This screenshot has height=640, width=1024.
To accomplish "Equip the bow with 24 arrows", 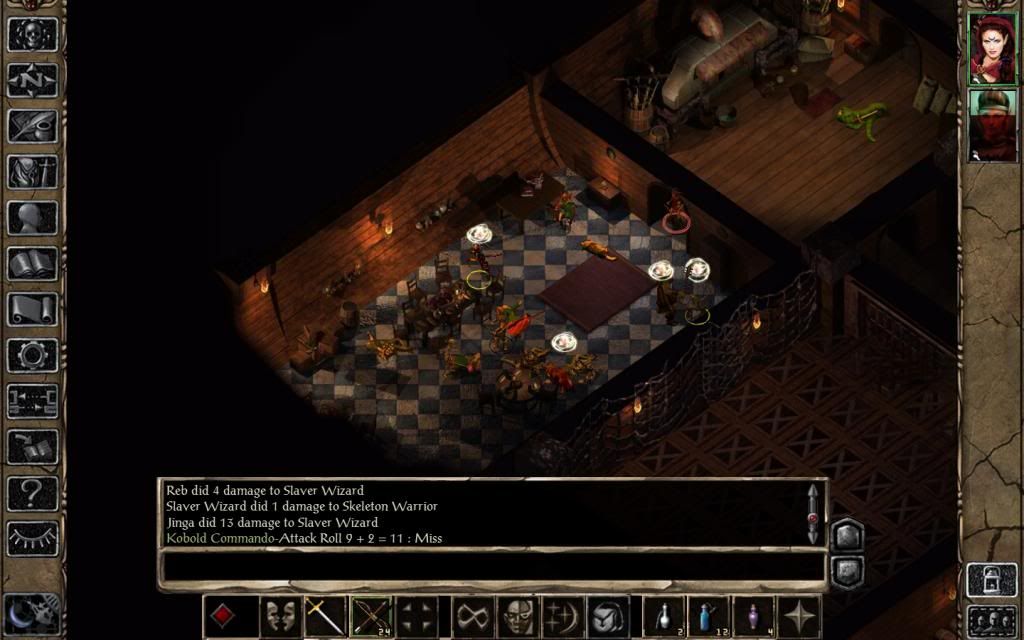I will click(x=371, y=616).
